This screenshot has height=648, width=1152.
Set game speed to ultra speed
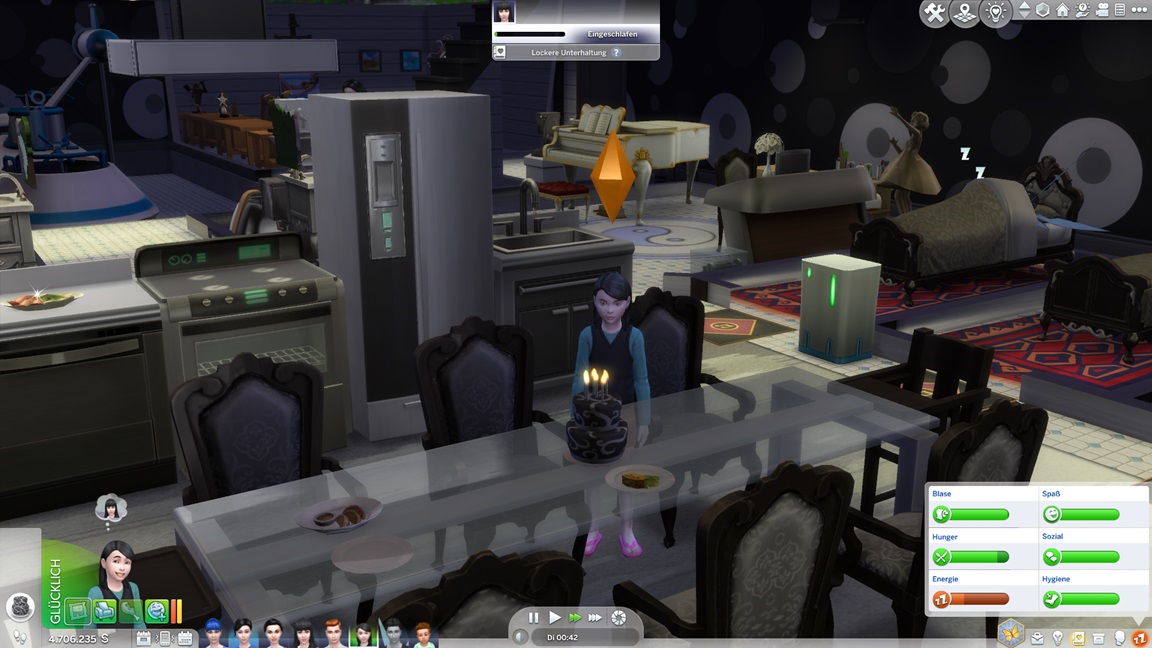(596, 618)
